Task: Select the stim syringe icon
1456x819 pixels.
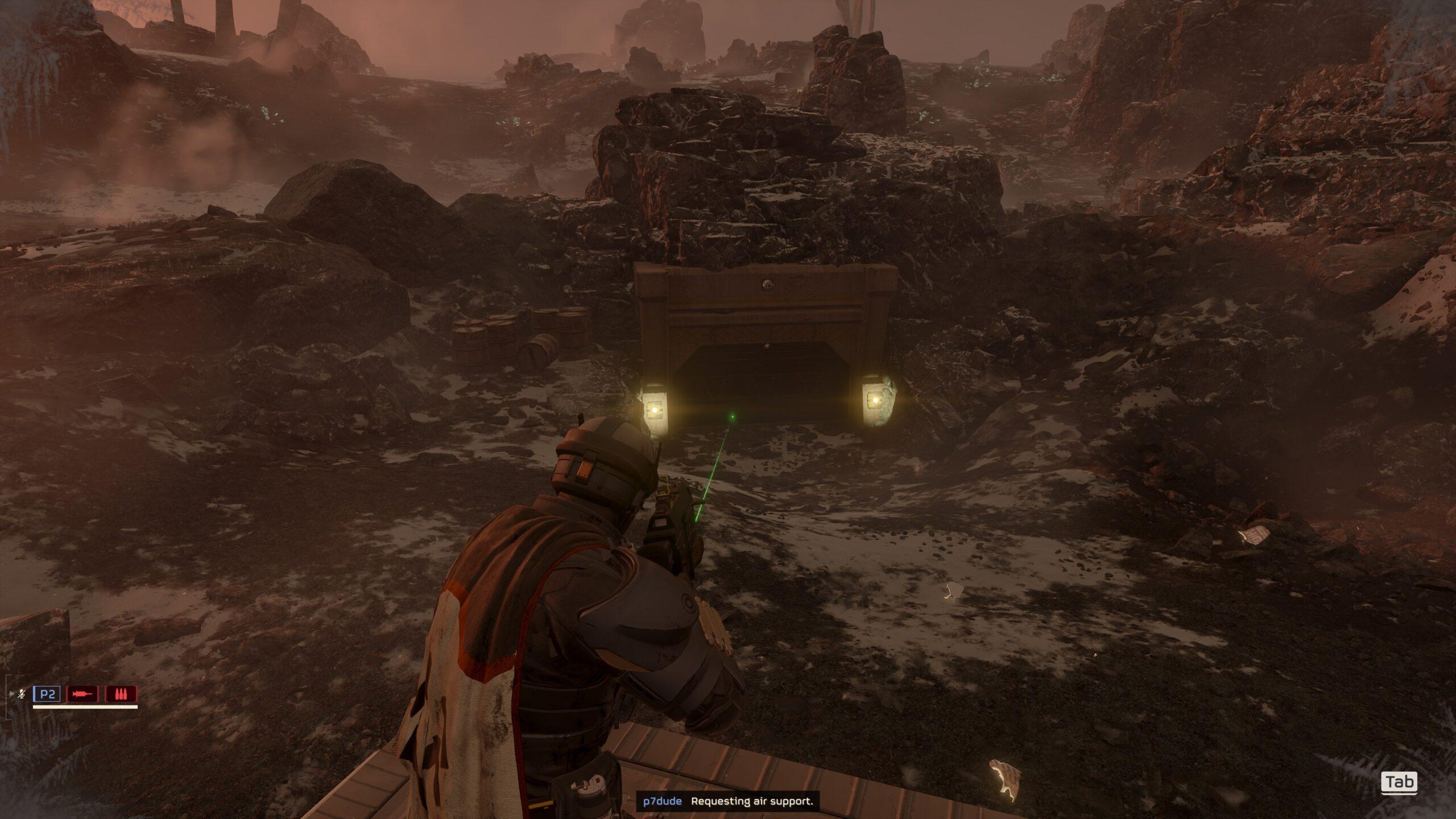Action: point(82,694)
